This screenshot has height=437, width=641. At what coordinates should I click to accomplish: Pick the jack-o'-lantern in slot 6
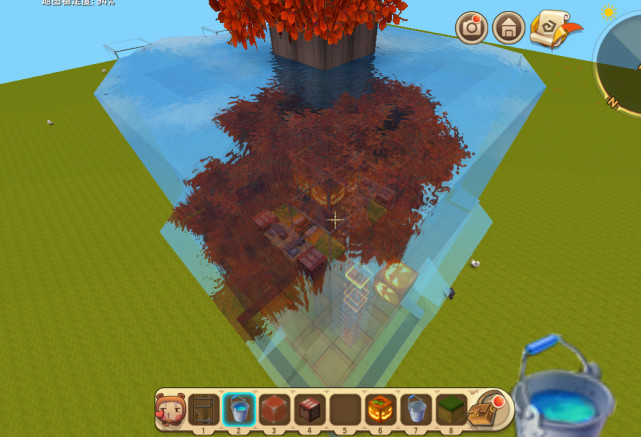(x=380, y=409)
